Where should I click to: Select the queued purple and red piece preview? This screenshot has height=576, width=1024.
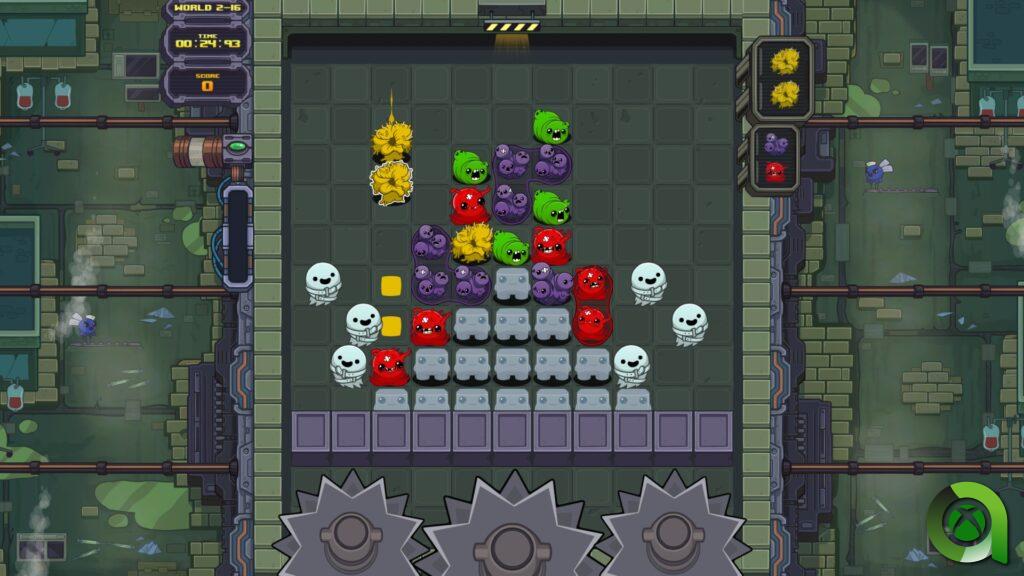pos(777,158)
